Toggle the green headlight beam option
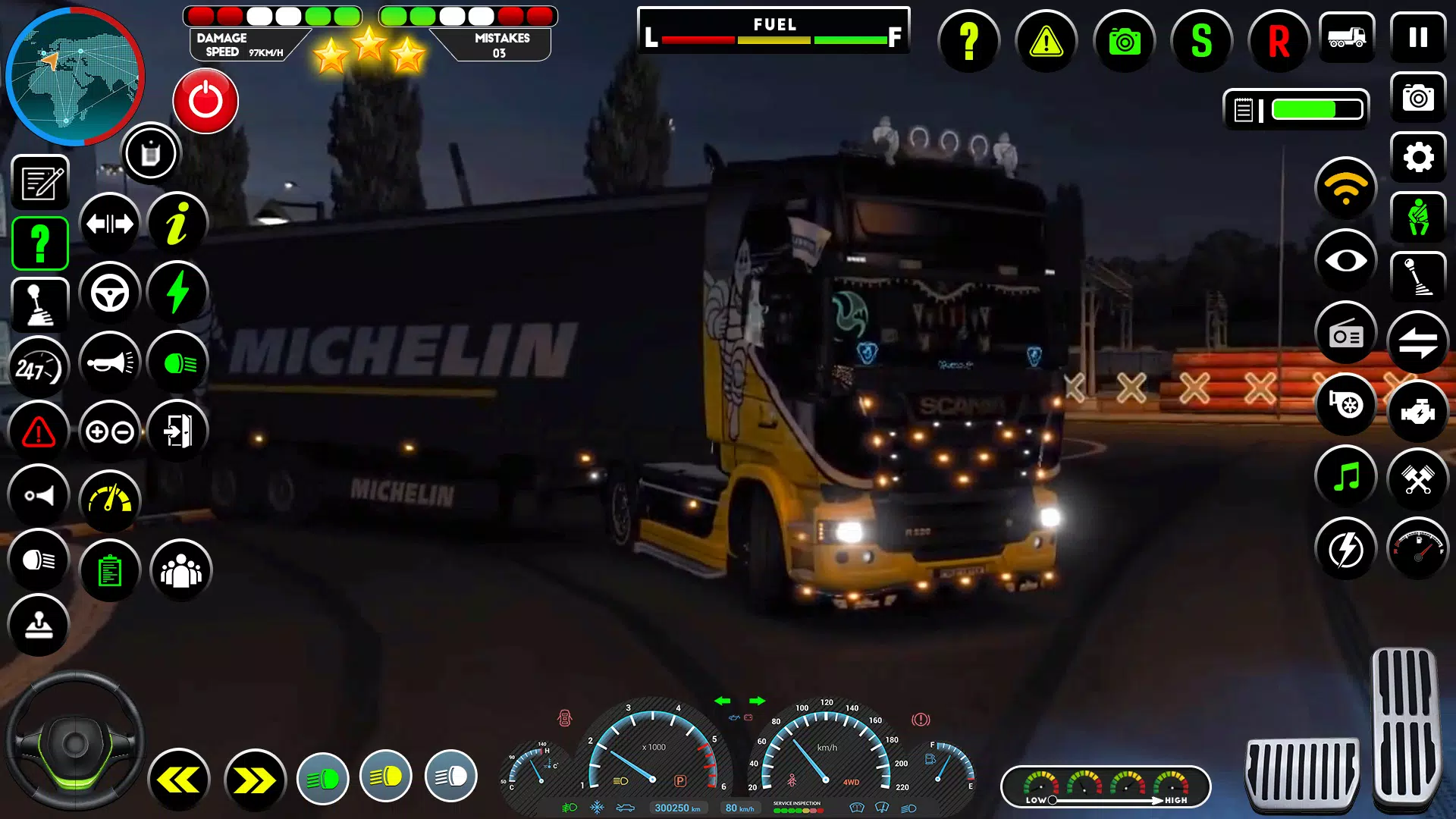Image resolution: width=1456 pixels, height=819 pixels. (324, 777)
